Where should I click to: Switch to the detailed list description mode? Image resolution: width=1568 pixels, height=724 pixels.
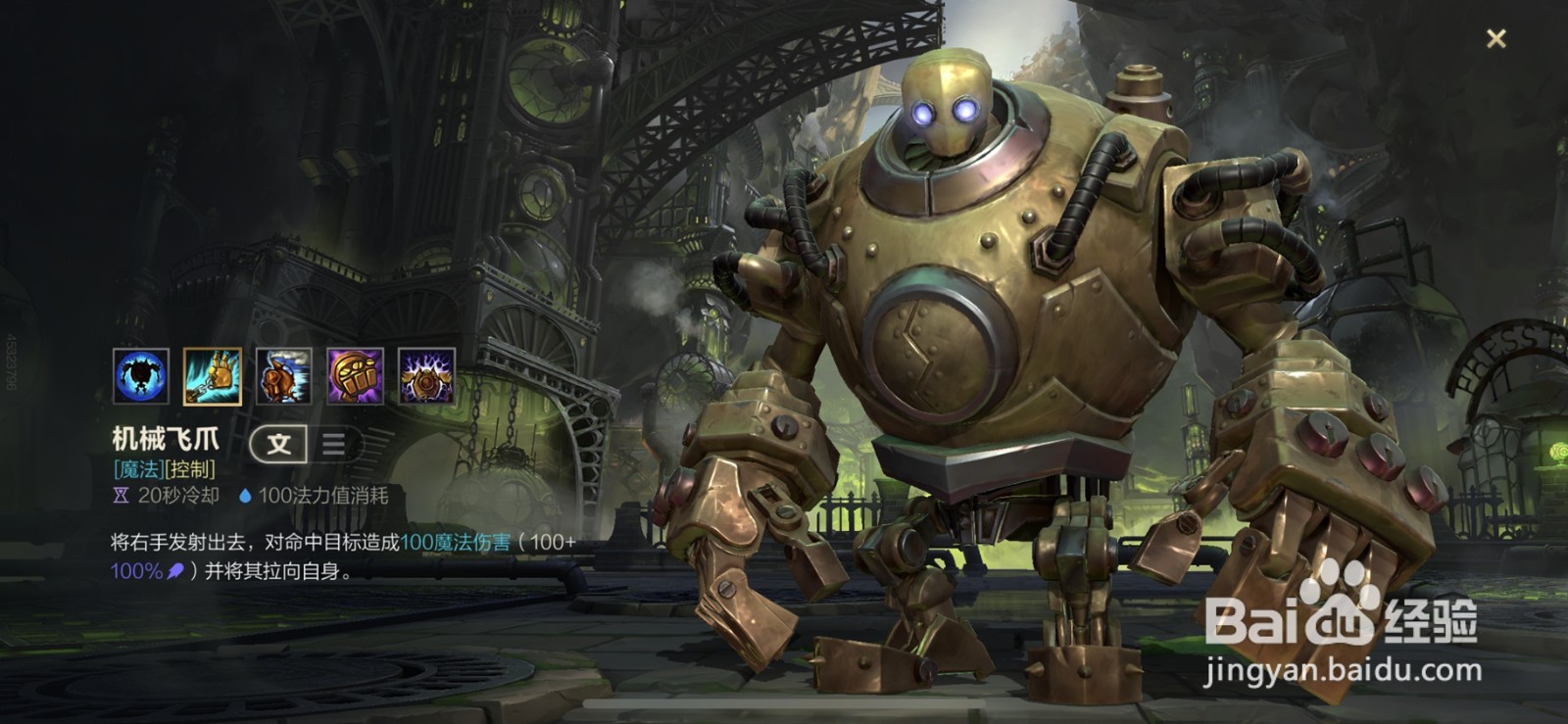click(x=333, y=444)
